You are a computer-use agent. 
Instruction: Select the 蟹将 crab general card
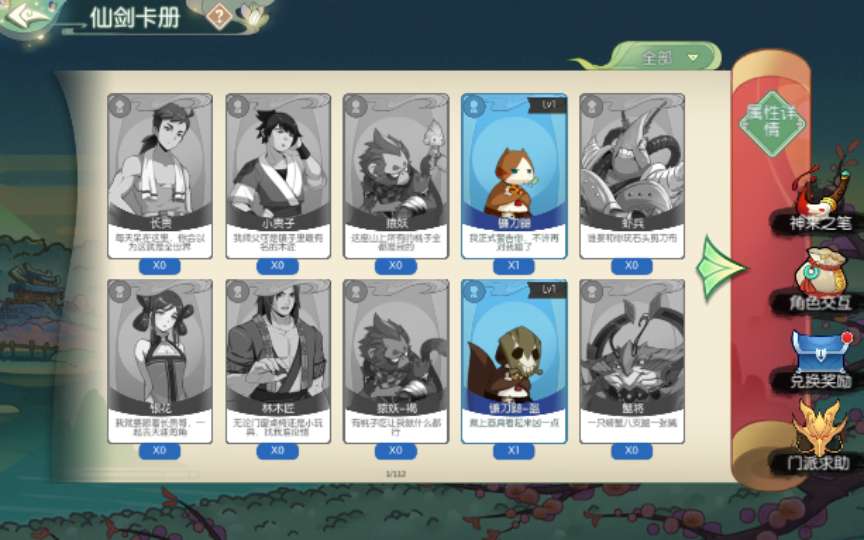point(632,360)
